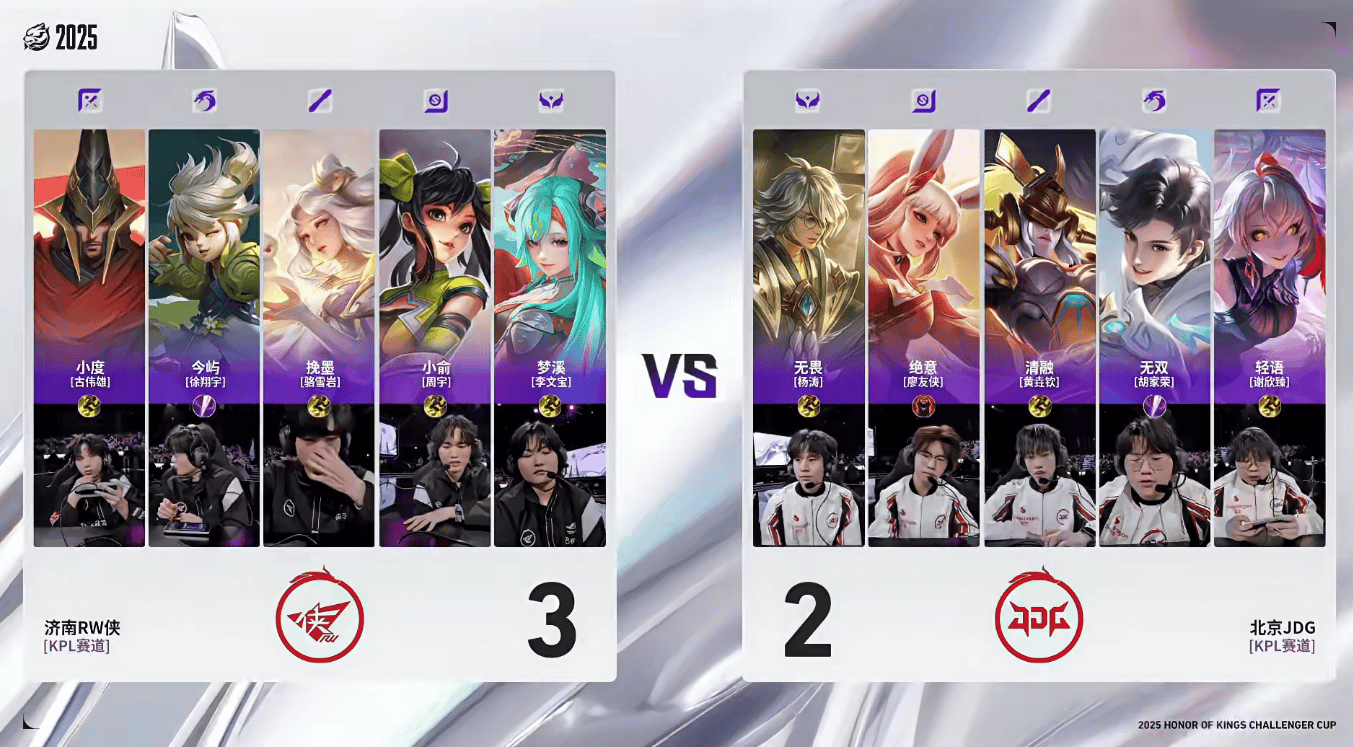
Task: Click the 北京JDG team logo
Action: (1039, 617)
